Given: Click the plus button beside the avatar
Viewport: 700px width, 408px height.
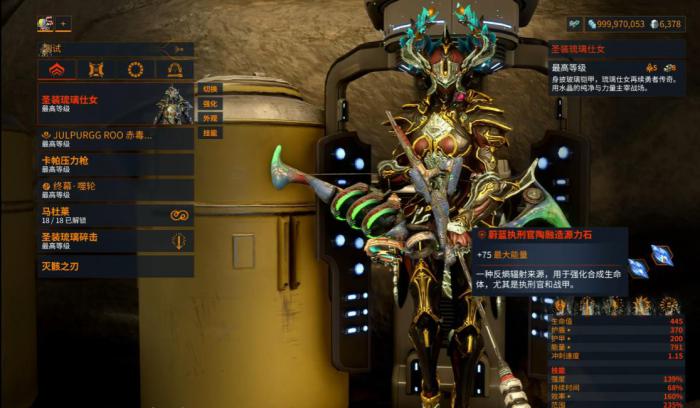Looking at the screenshot, I should pyautogui.click(x=63, y=23).
